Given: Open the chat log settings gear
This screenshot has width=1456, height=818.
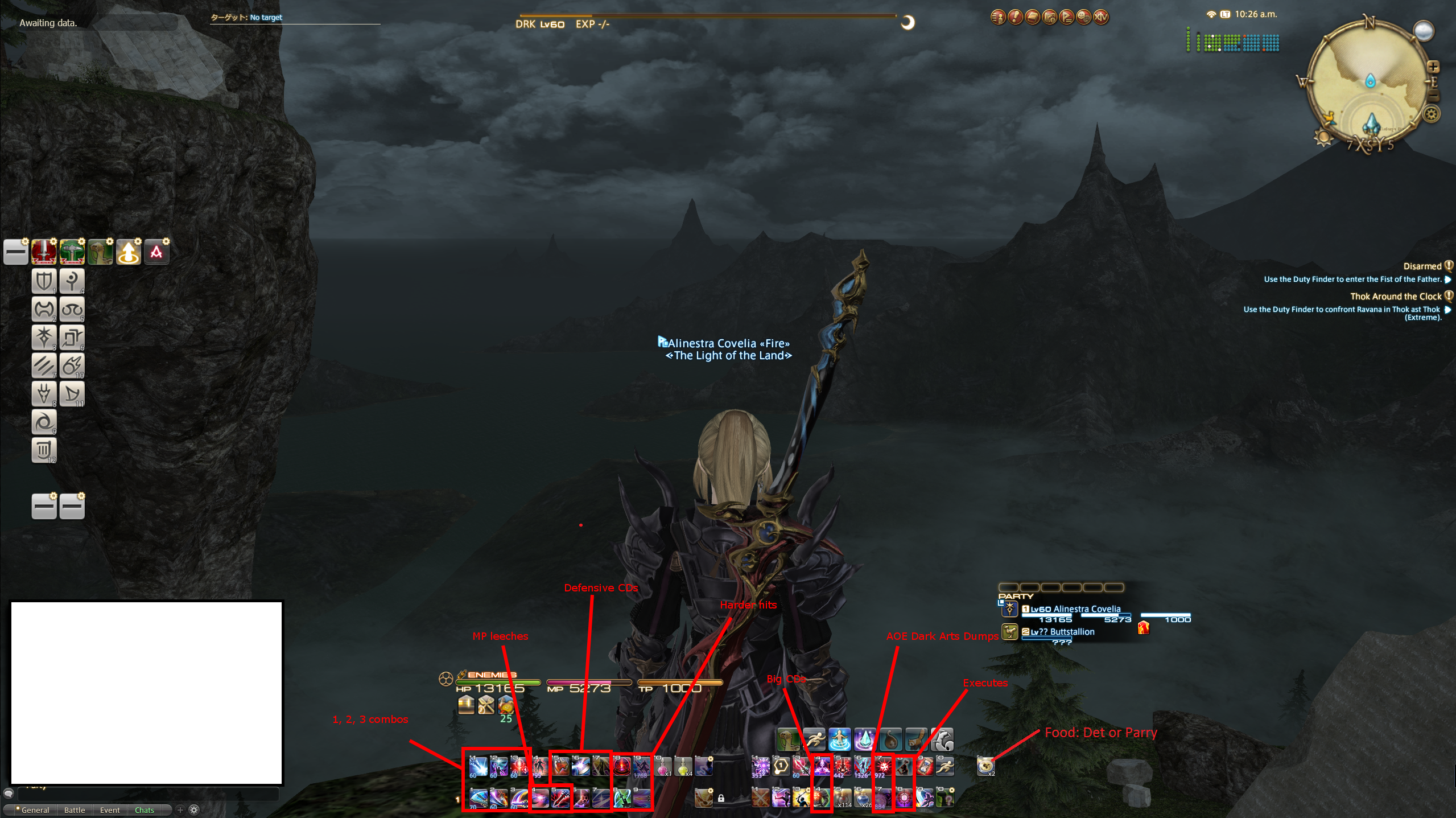Looking at the screenshot, I should tap(194, 809).
